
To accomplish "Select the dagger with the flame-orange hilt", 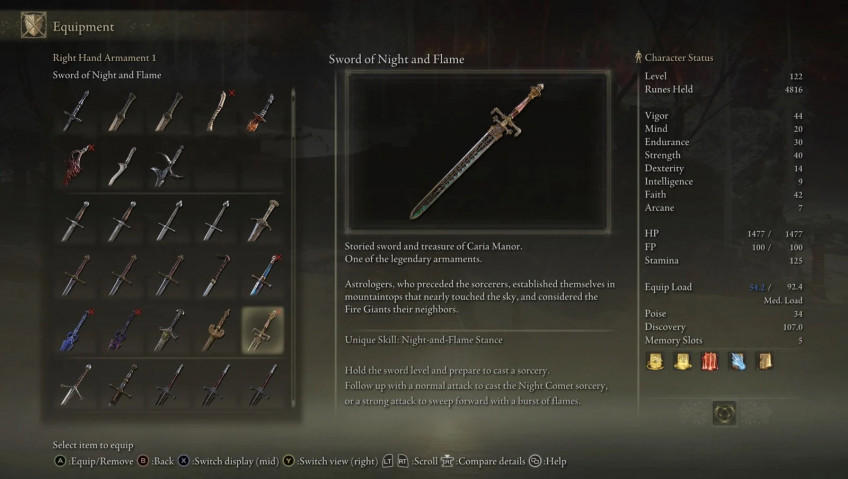I will click(263, 110).
